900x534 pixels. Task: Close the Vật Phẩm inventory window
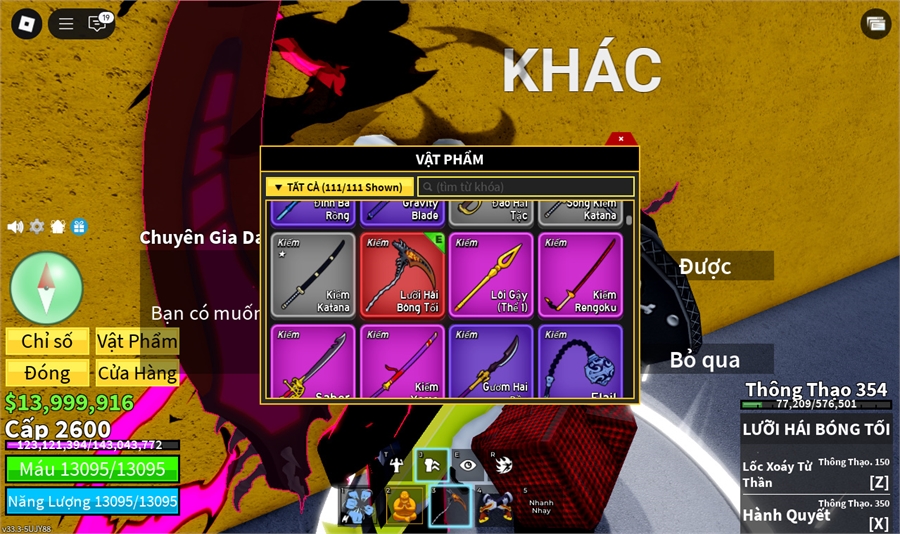click(621, 139)
